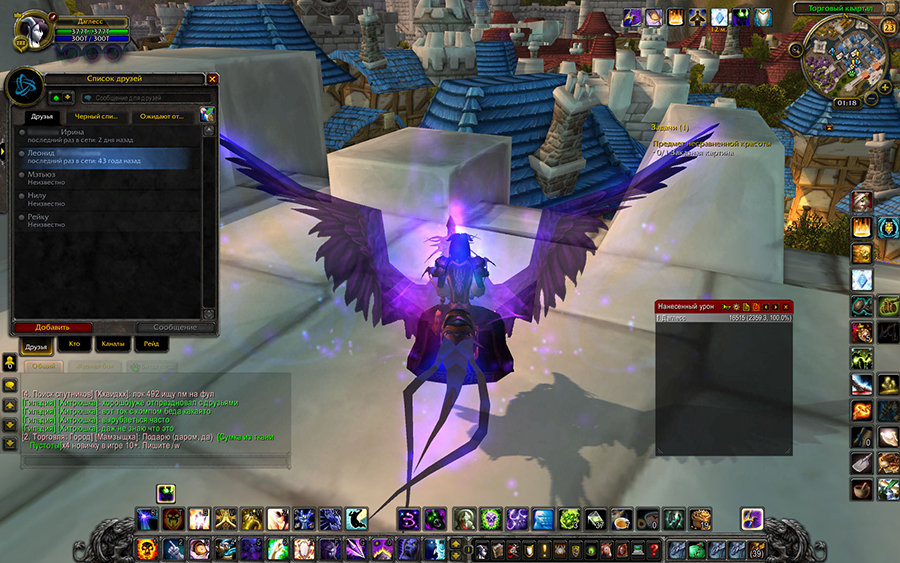The width and height of the screenshot is (900, 563).
Task: Switch to the Каналы tab
Action: pyautogui.click(x=112, y=344)
